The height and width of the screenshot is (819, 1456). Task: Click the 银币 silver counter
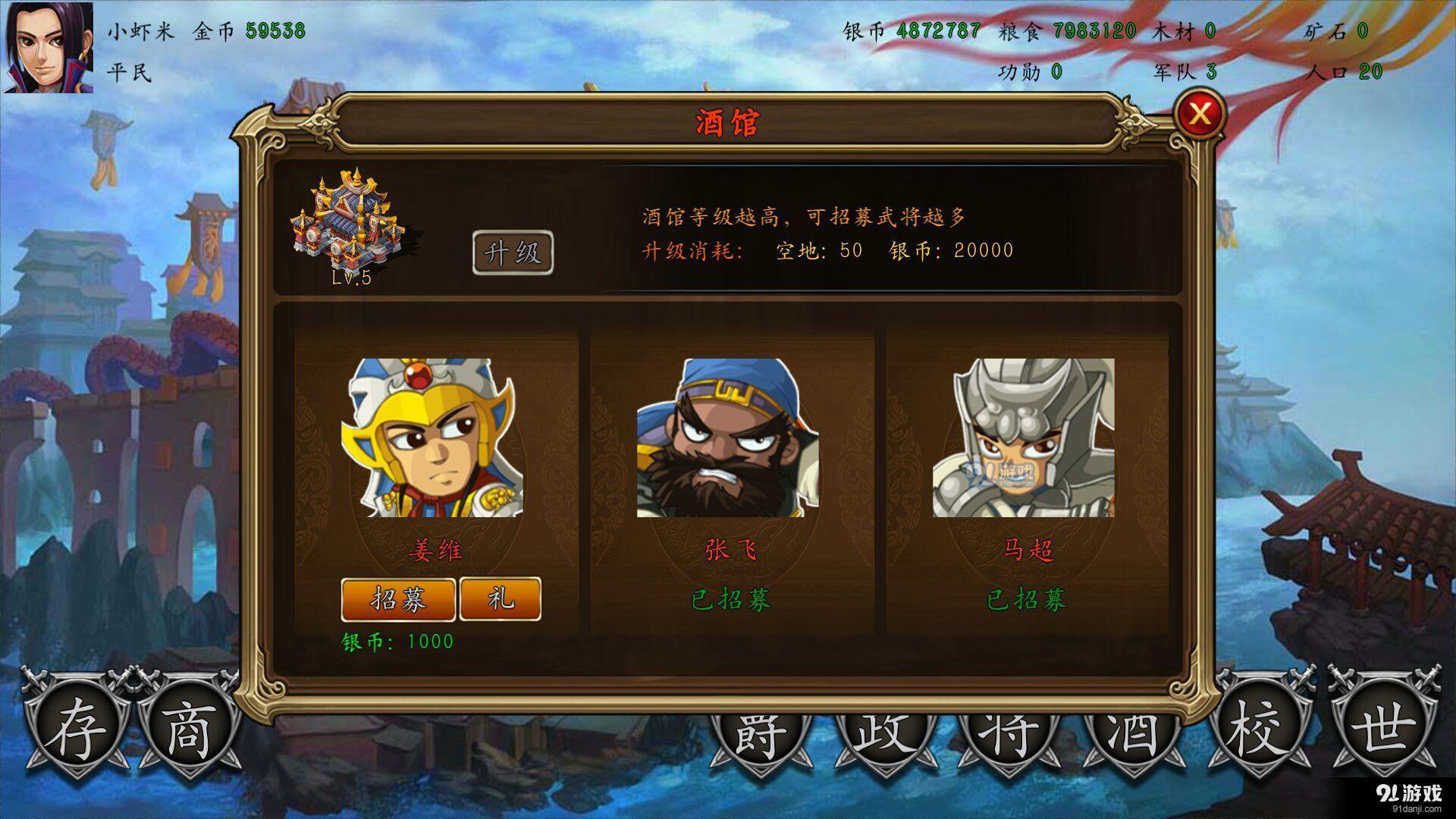[911, 32]
